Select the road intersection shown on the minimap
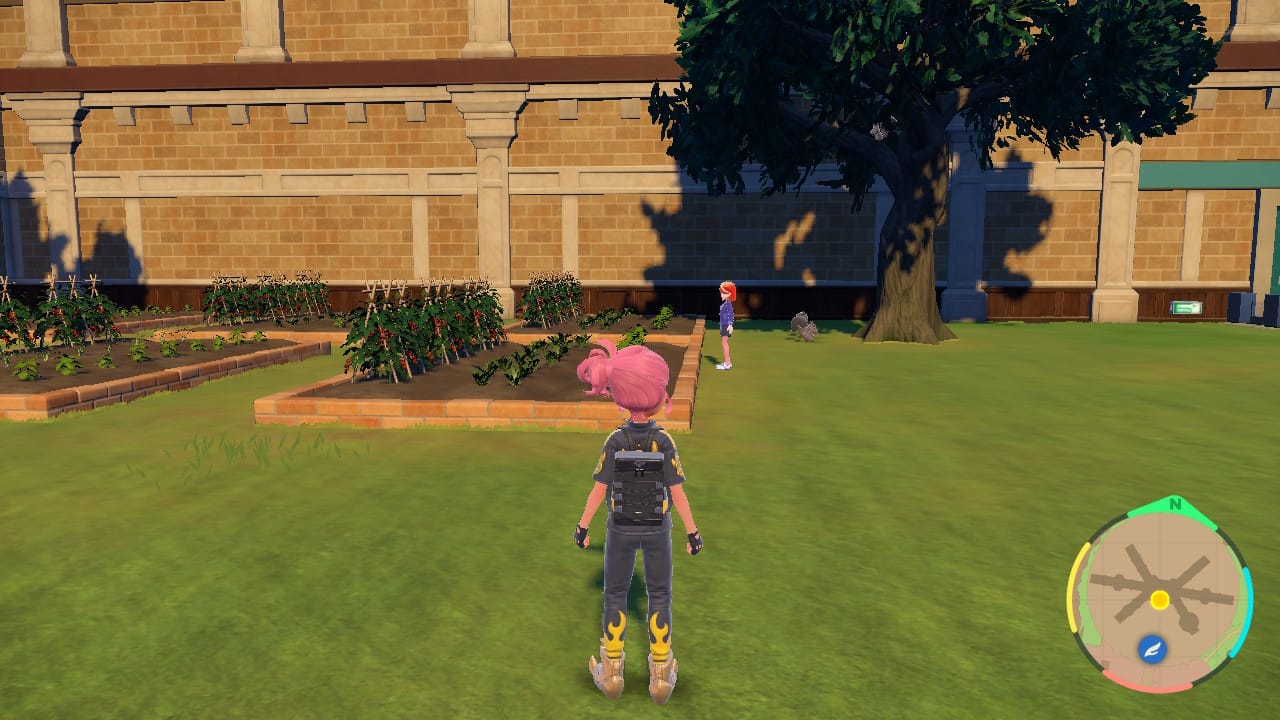This screenshot has height=720, width=1280. (1161, 583)
